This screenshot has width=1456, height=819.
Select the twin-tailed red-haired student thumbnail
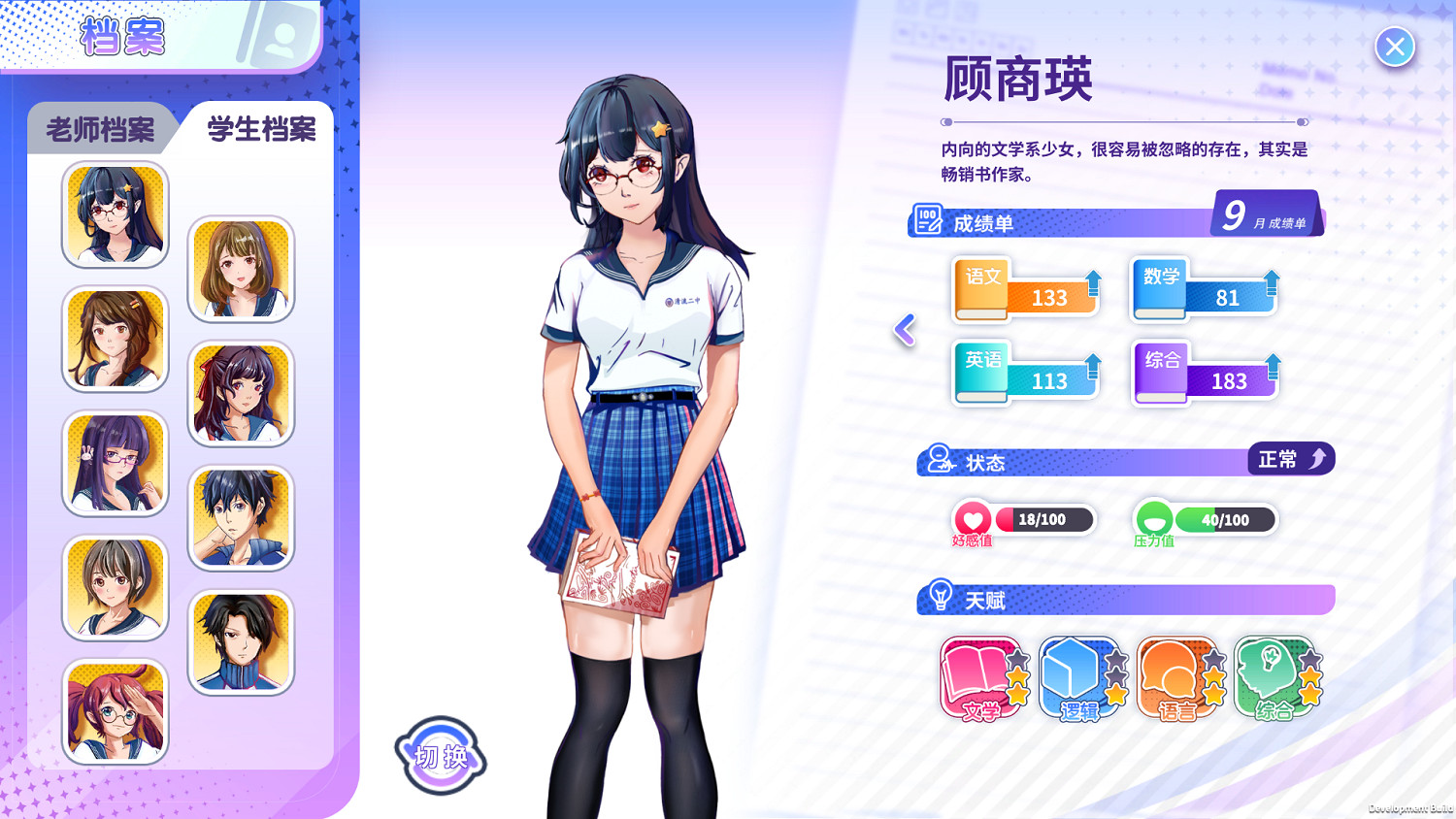coord(115,711)
